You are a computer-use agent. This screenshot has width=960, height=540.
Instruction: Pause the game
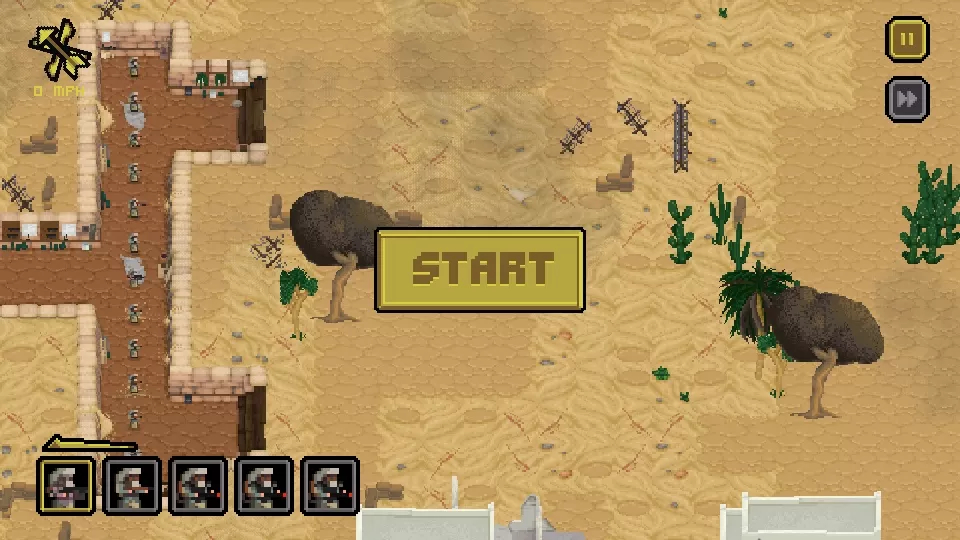[907, 41]
